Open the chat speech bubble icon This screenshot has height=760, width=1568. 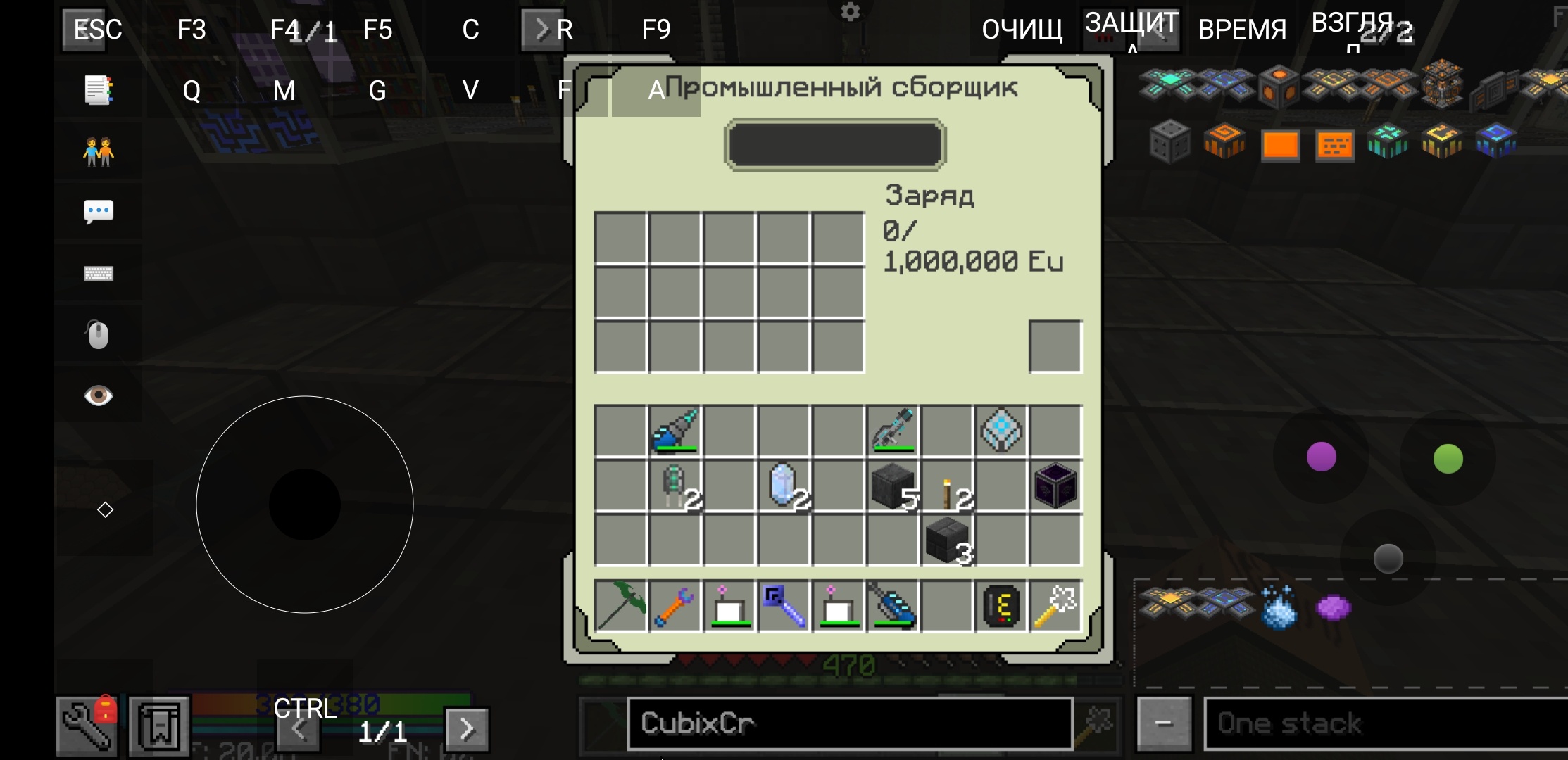99,211
